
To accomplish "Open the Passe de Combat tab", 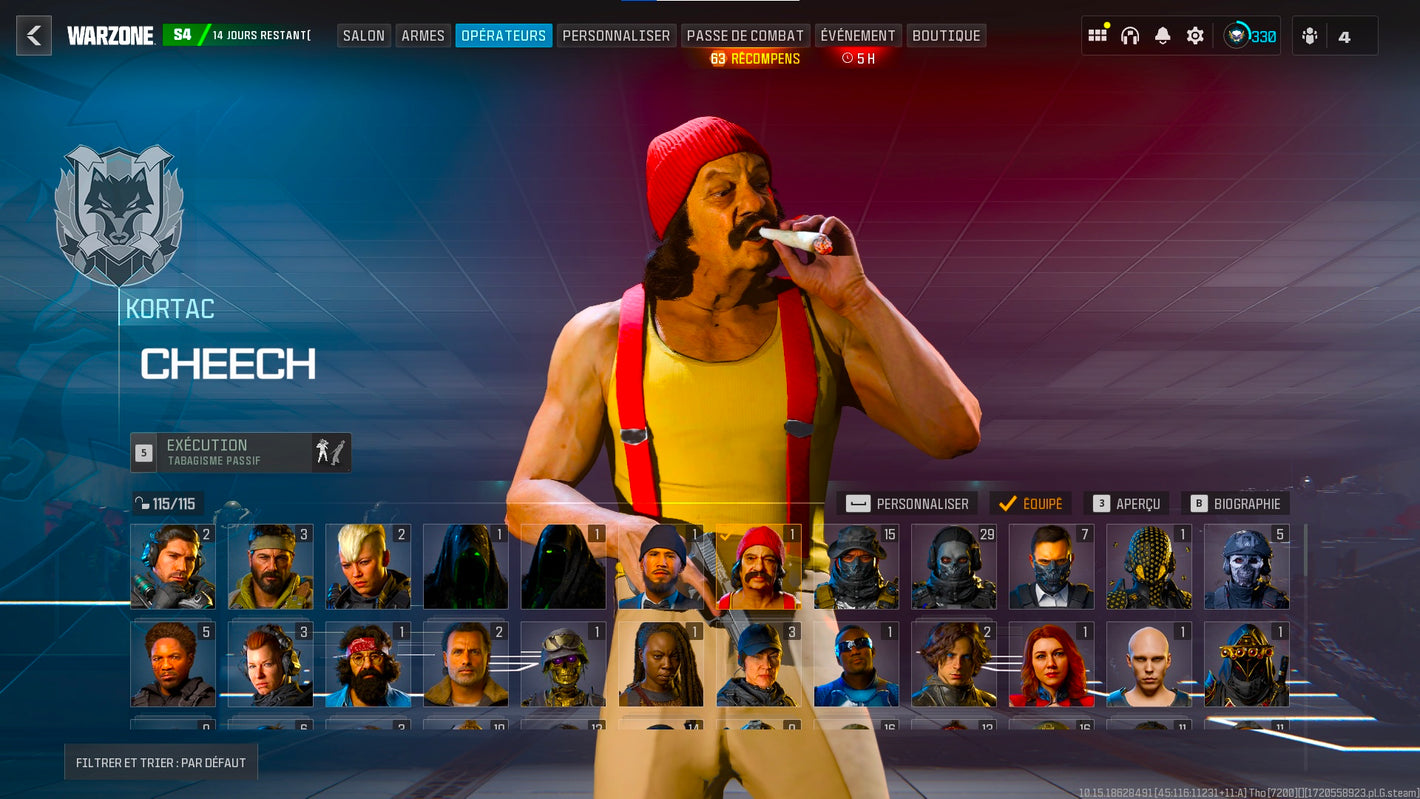I will pyautogui.click(x=745, y=36).
